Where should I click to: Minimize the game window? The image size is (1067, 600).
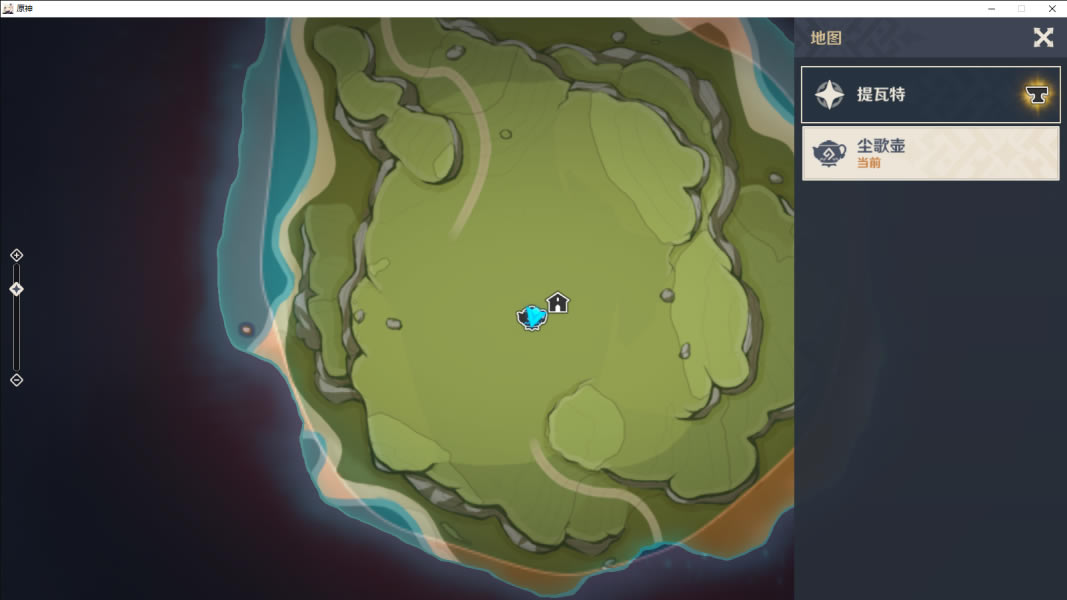coord(991,8)
